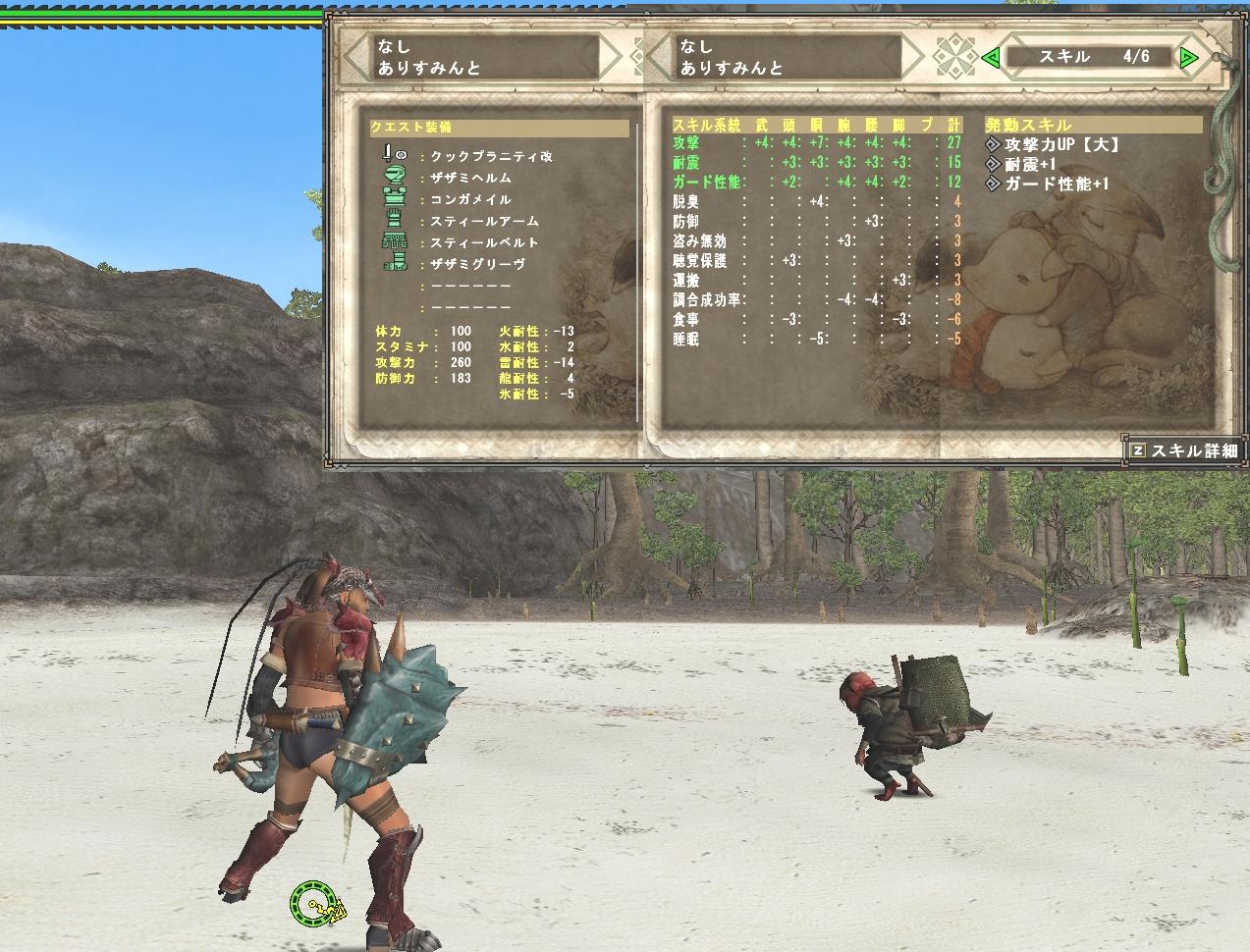The width and height of the screenshot is (1250, 952).
Task: Go to next page with right green arrow
Action: tap(1189, 58)
